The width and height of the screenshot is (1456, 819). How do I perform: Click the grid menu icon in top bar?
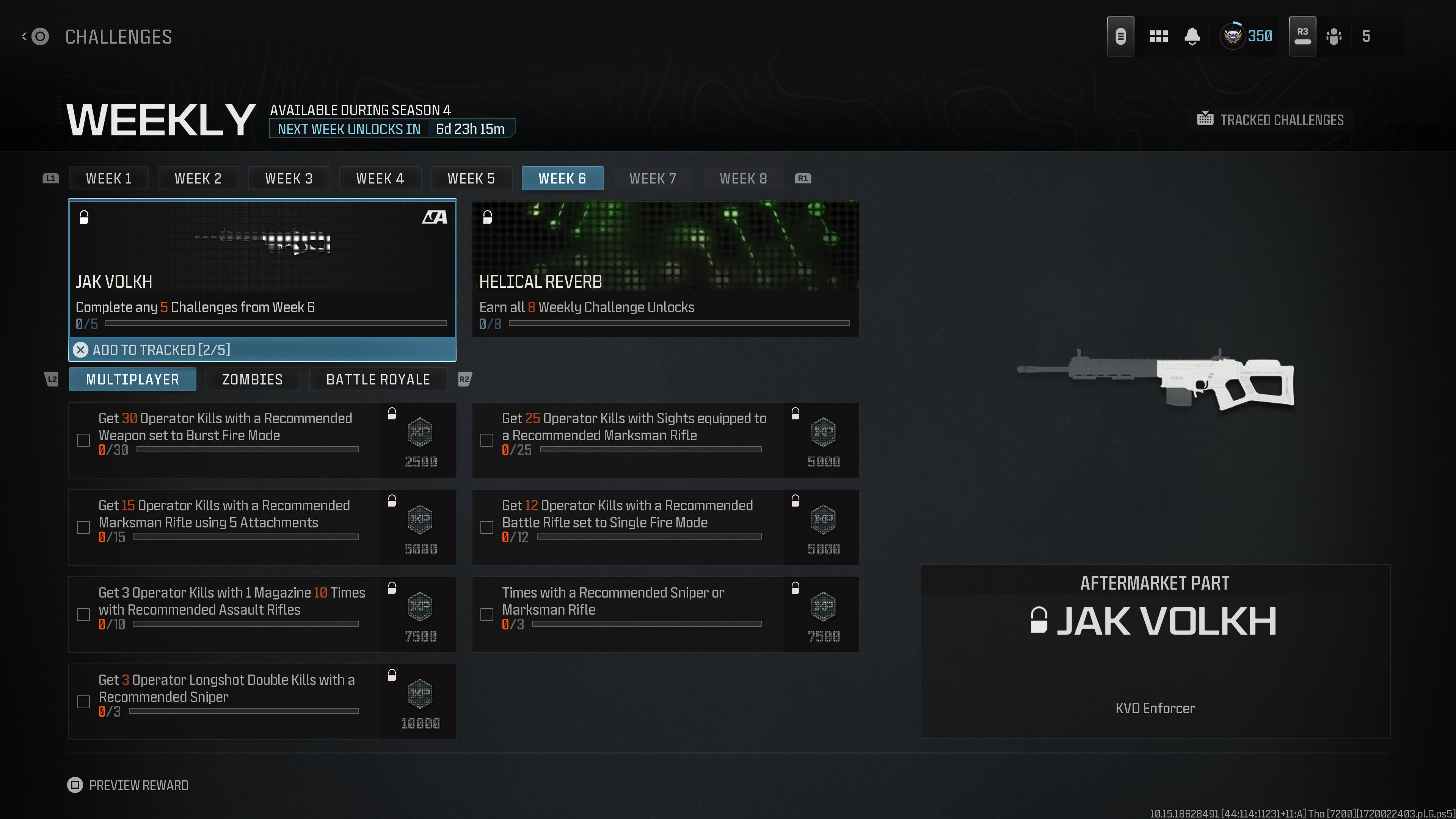click(x=1159, y=36)
